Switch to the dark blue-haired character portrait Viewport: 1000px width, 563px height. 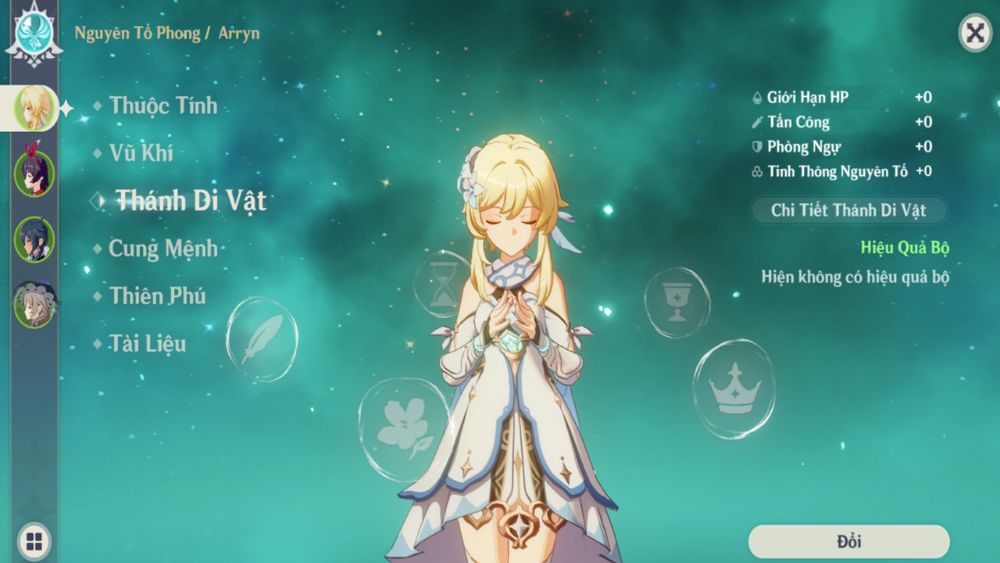pyautogui.click(x=34, y=239)
